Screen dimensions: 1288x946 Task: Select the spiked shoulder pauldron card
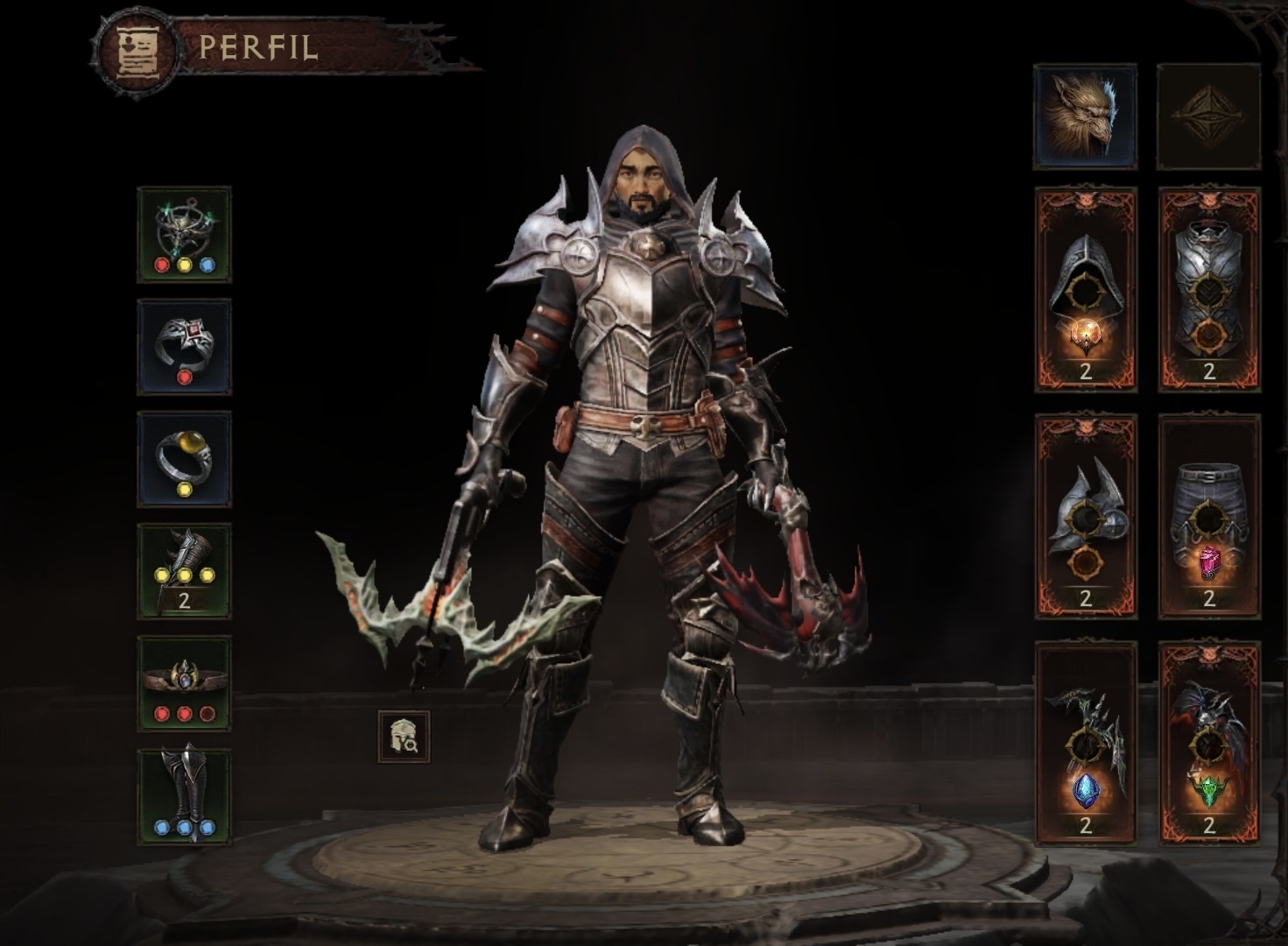1085,517
